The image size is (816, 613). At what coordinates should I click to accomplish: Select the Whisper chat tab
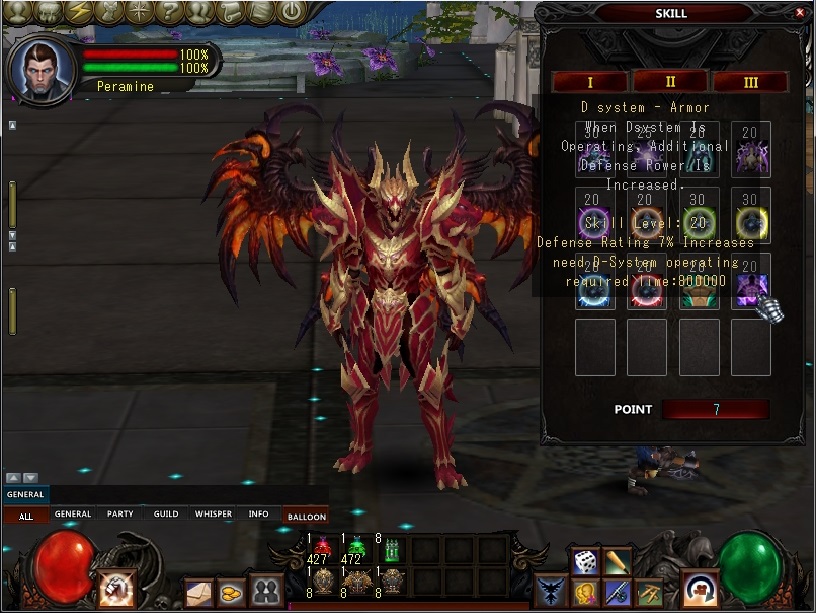(x=213, y=515)
